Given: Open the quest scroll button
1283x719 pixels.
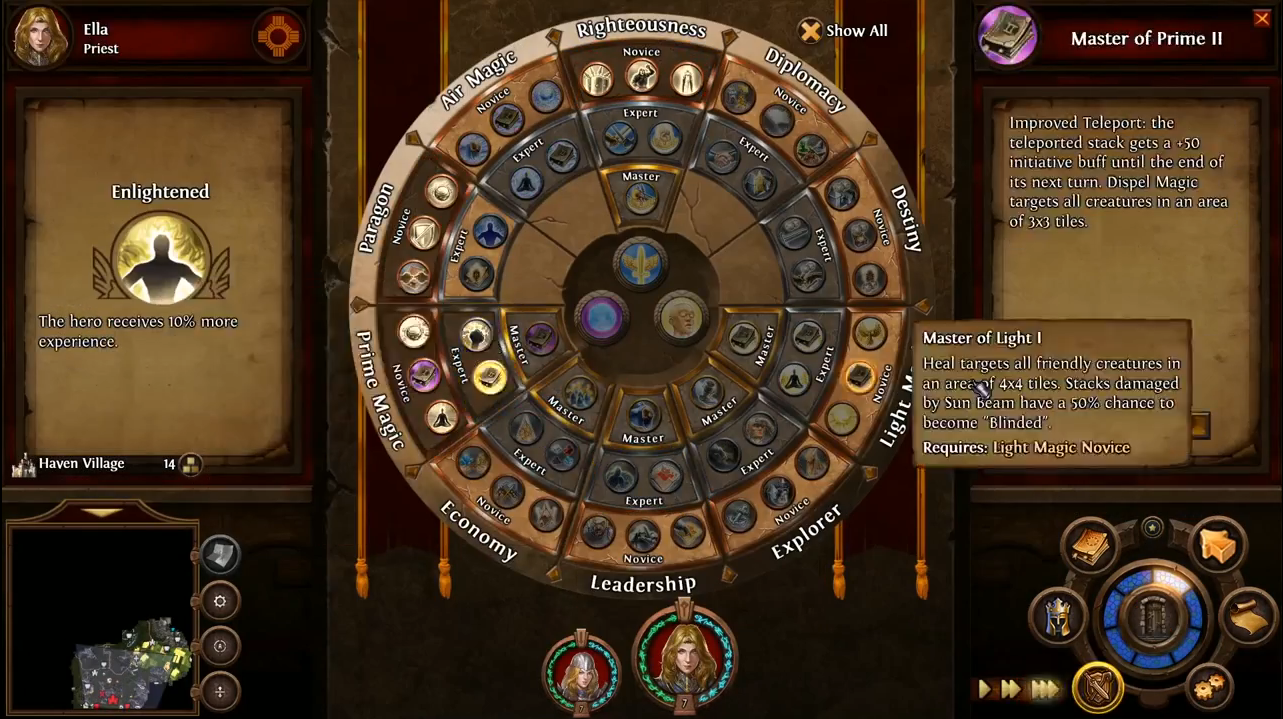Looking at the screenshot, I should [1245, 615].
